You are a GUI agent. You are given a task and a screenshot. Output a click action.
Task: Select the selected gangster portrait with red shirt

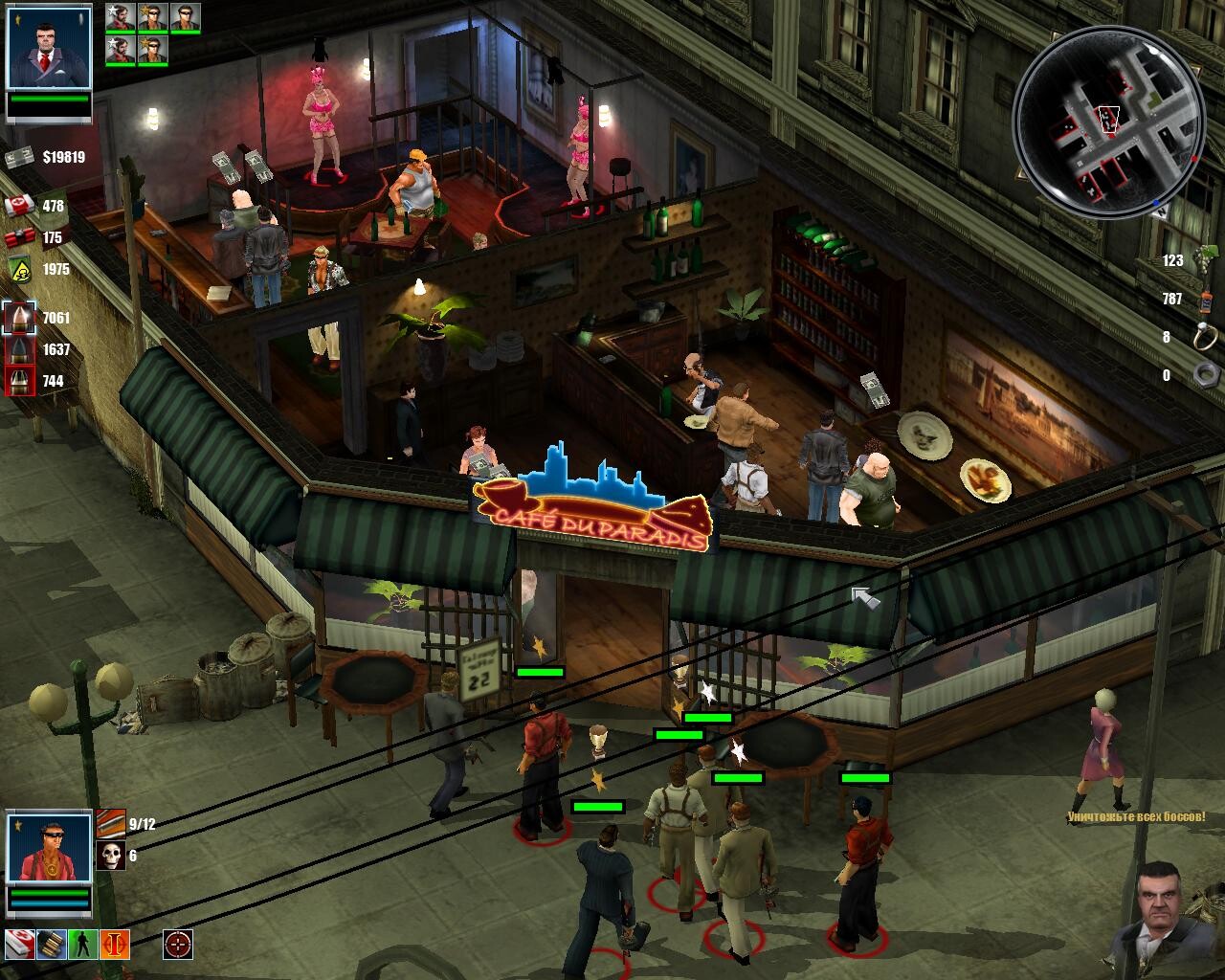coord(48,847)
